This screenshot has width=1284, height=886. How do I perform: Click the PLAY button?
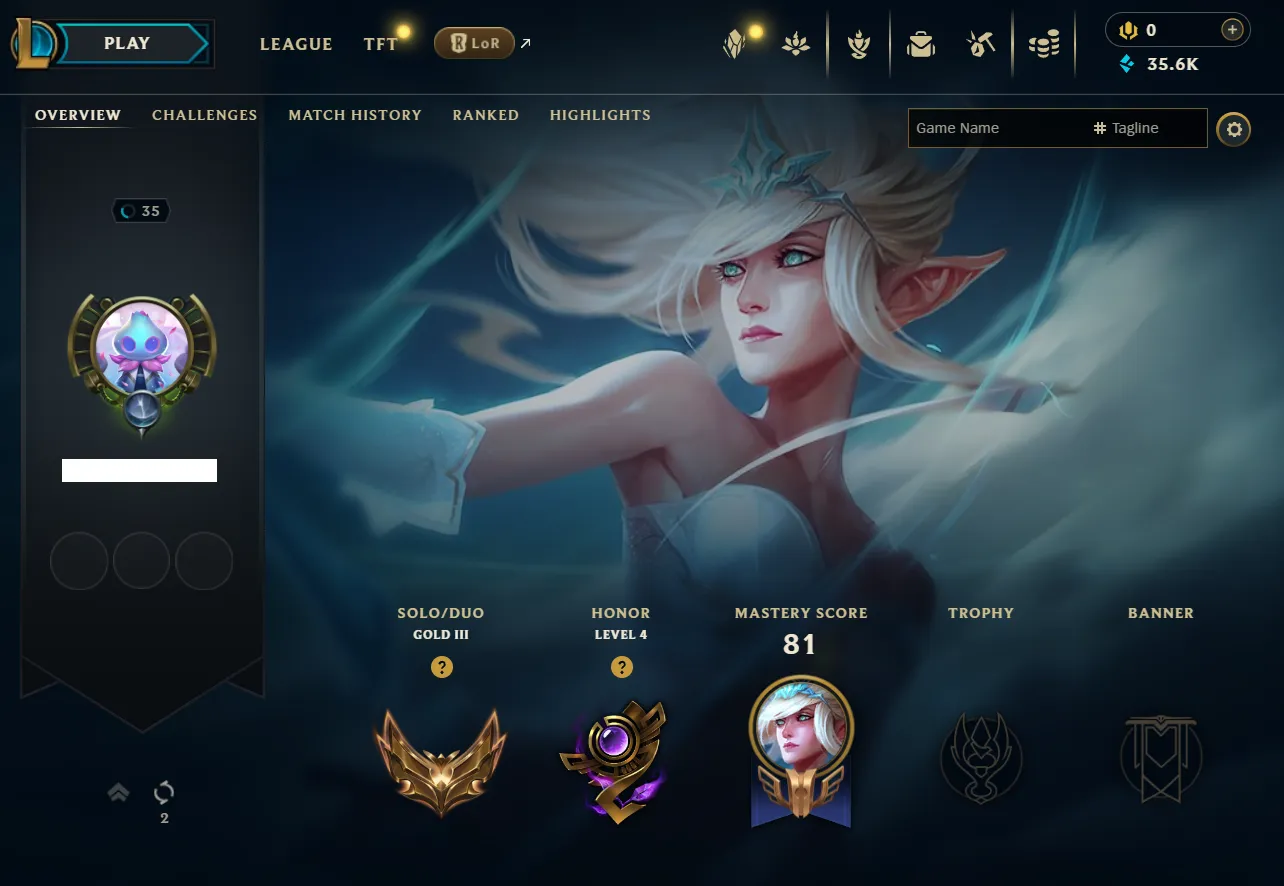[x=128, y=44]
